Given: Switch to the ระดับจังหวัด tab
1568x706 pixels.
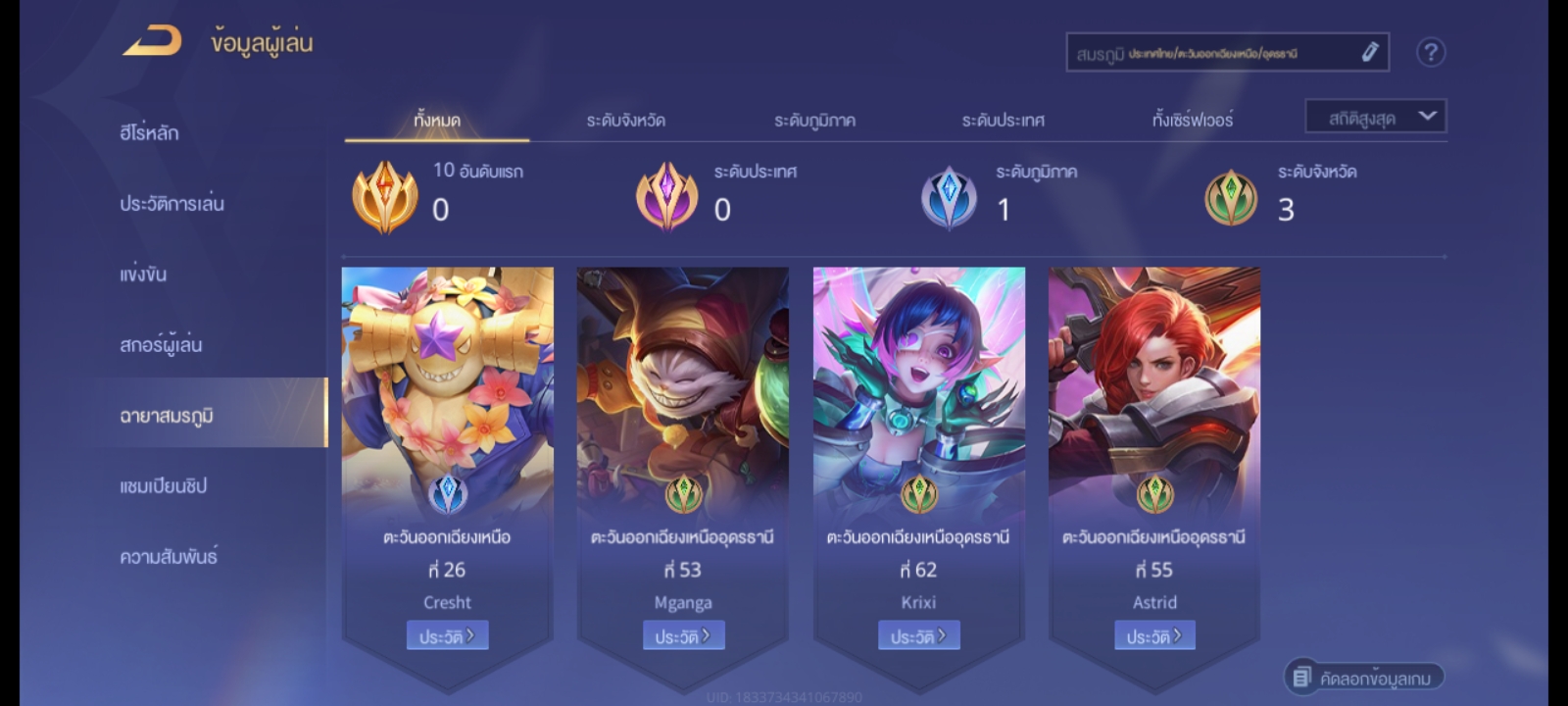Looking at the screenshot, I should 625,121.
